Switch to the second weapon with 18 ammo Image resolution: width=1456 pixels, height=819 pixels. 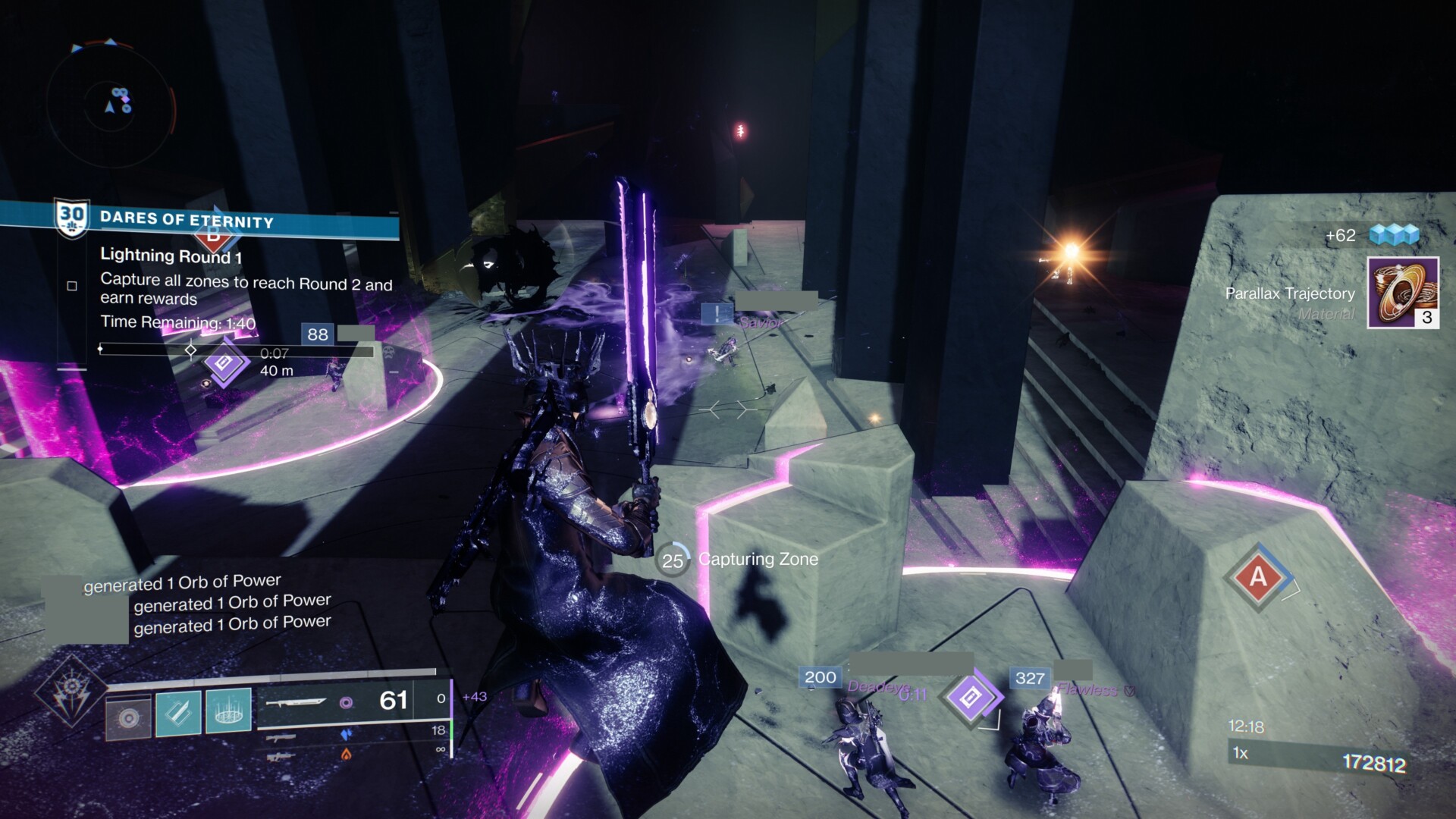coord(281,736)
